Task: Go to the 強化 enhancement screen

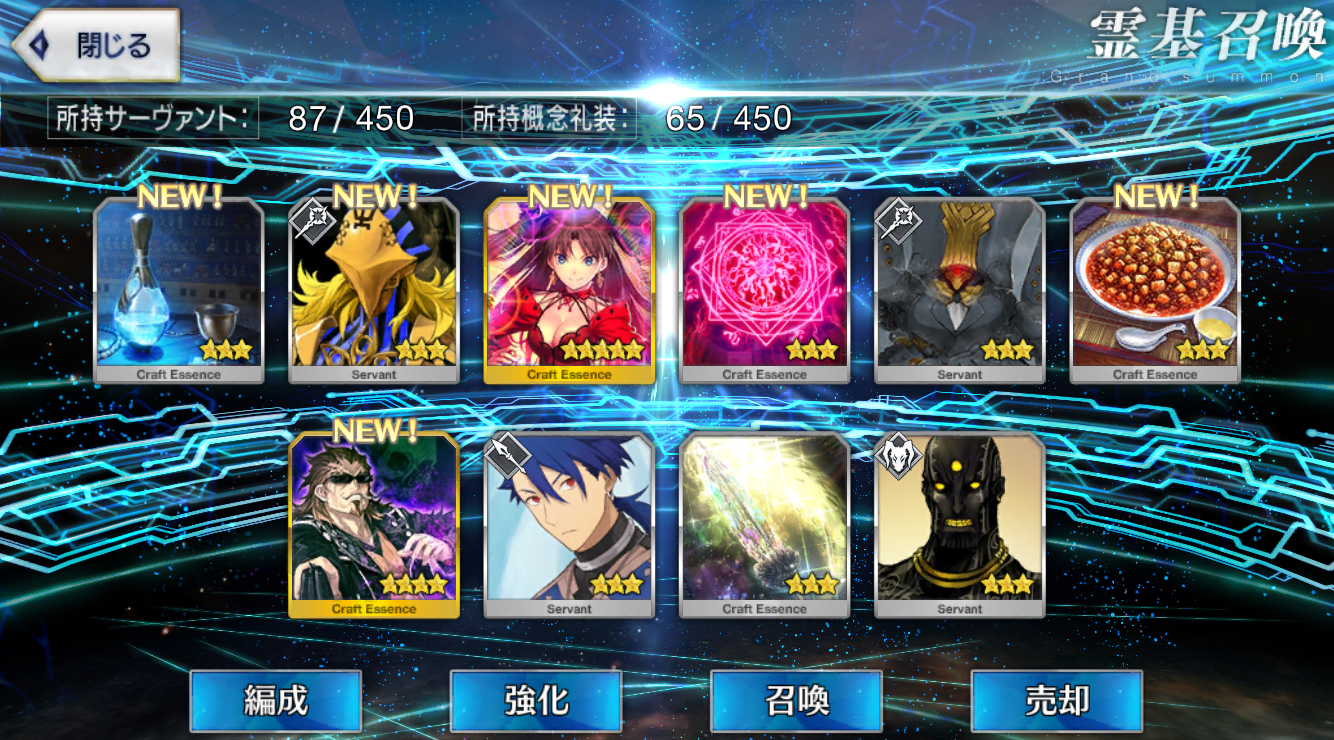Action: coord(536,701)
